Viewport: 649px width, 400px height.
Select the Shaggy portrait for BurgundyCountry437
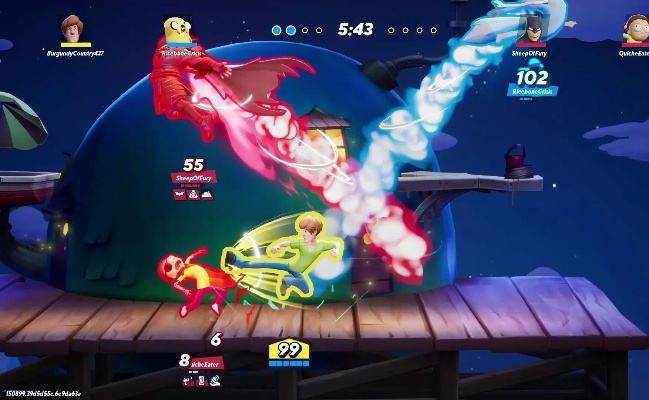click(74, 29)
